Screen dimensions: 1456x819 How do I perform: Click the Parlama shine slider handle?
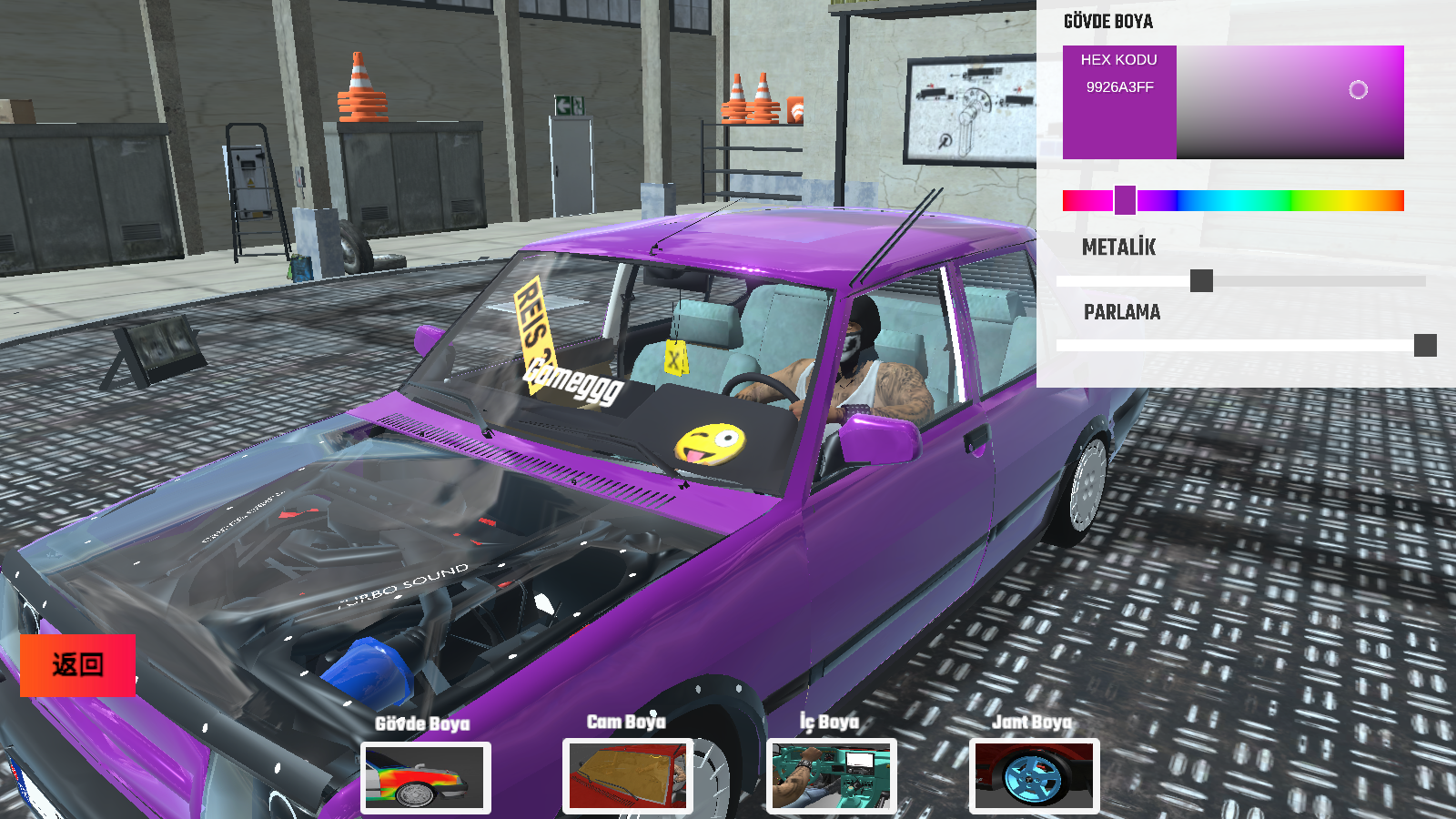pos(1425,346)
